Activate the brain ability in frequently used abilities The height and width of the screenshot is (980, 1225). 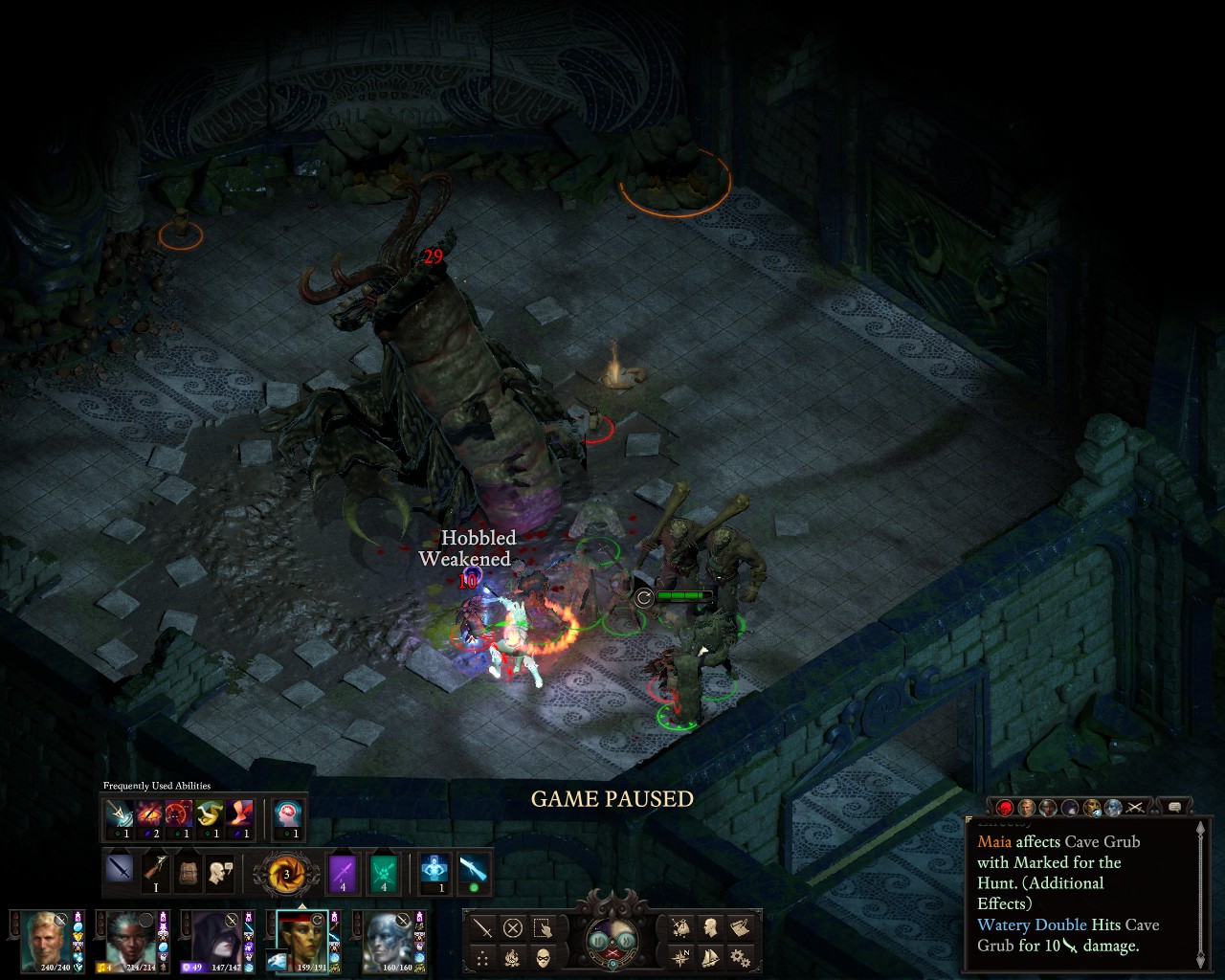point(287,814)
